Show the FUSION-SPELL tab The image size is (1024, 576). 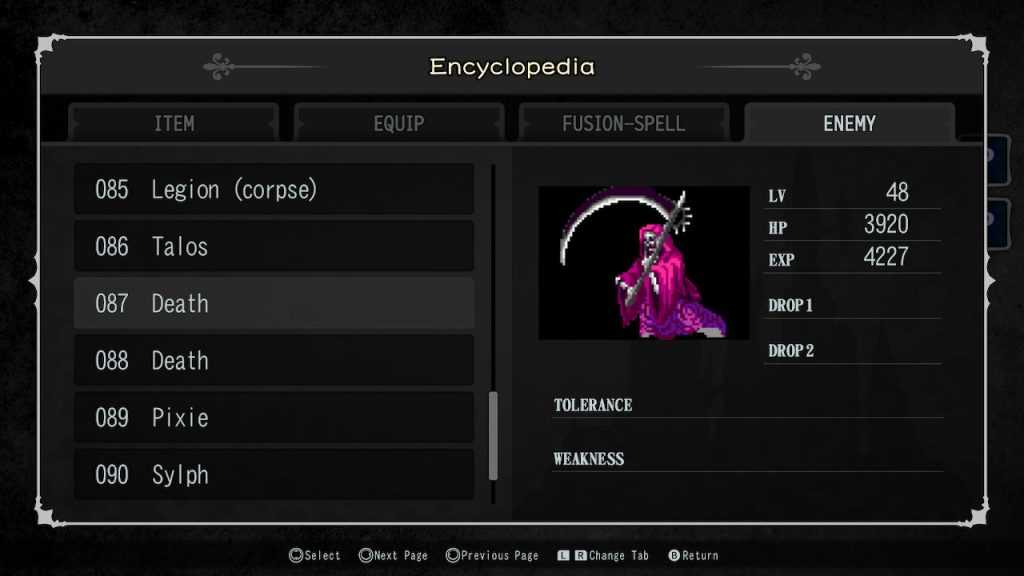[624, 124]
